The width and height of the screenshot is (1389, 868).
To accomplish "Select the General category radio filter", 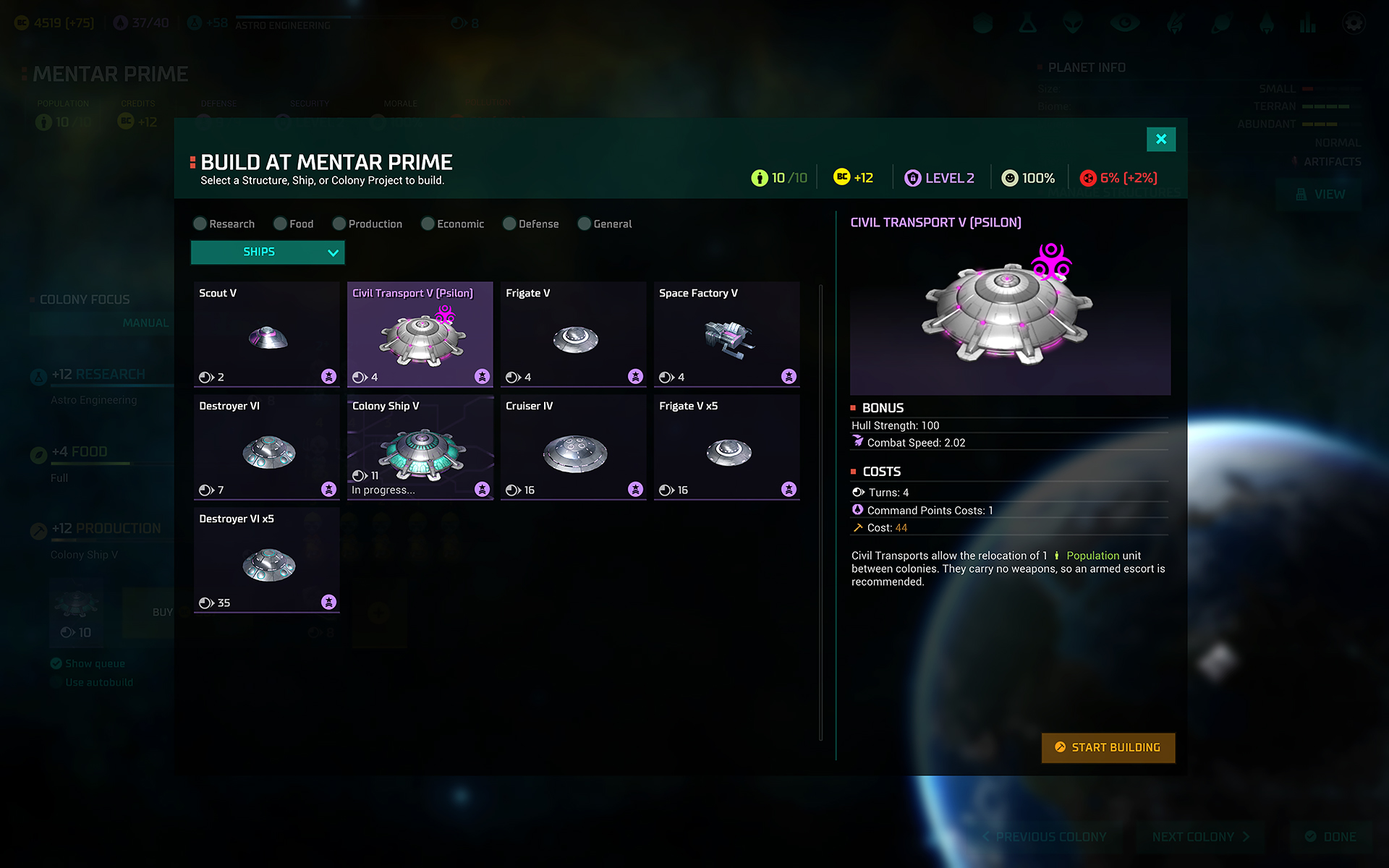I will coord(584,224).
